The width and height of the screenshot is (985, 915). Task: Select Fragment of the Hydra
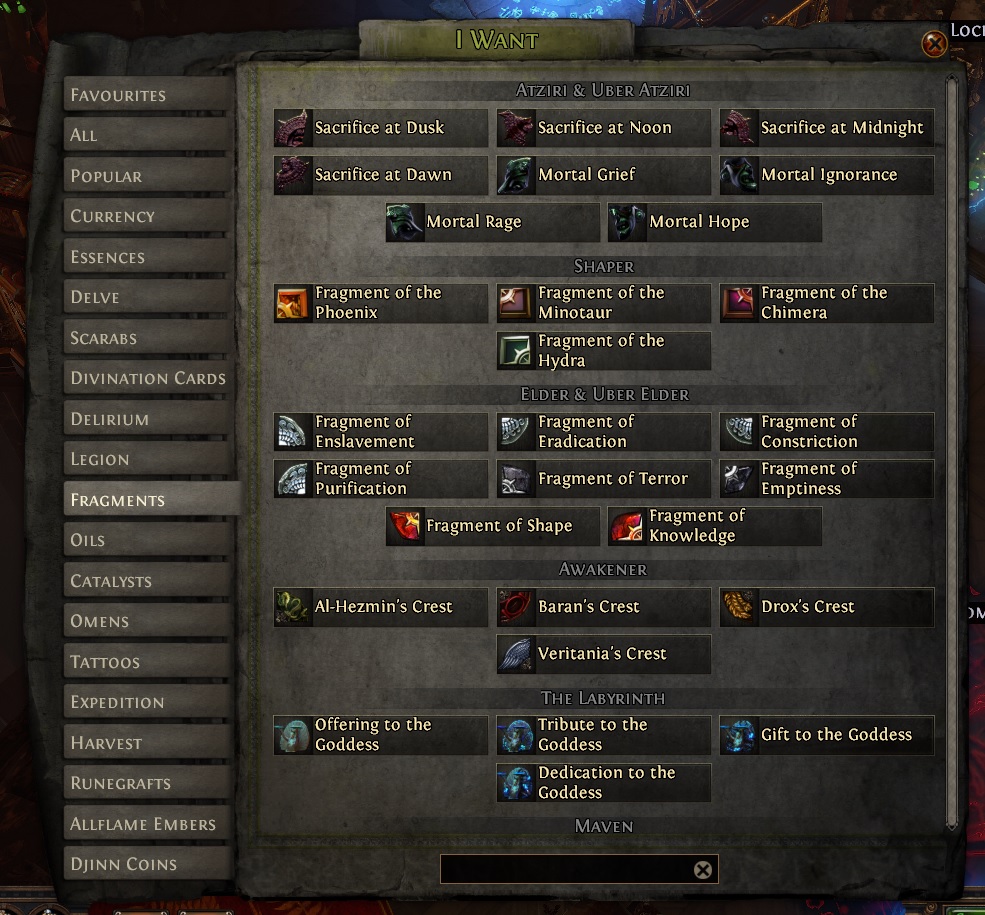click(x=604, y=351)
